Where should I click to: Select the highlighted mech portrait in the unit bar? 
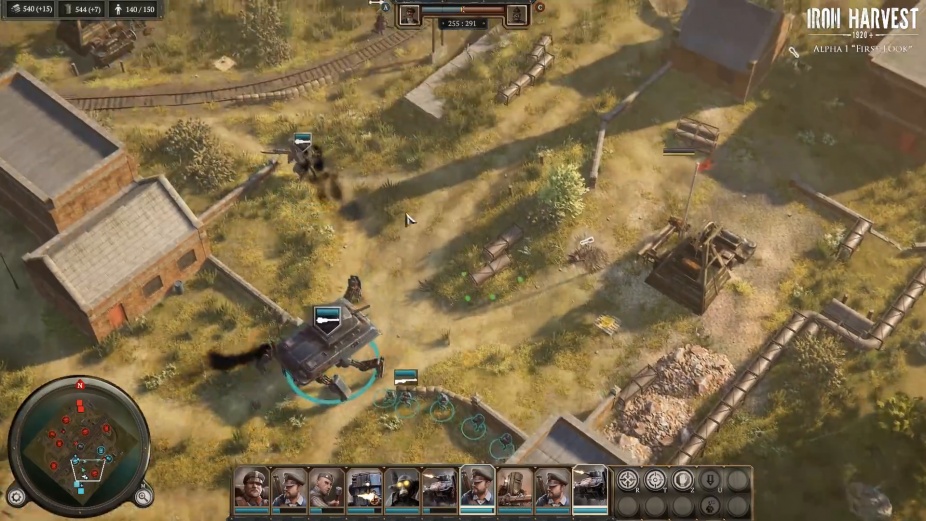click(x=589, y=487)
